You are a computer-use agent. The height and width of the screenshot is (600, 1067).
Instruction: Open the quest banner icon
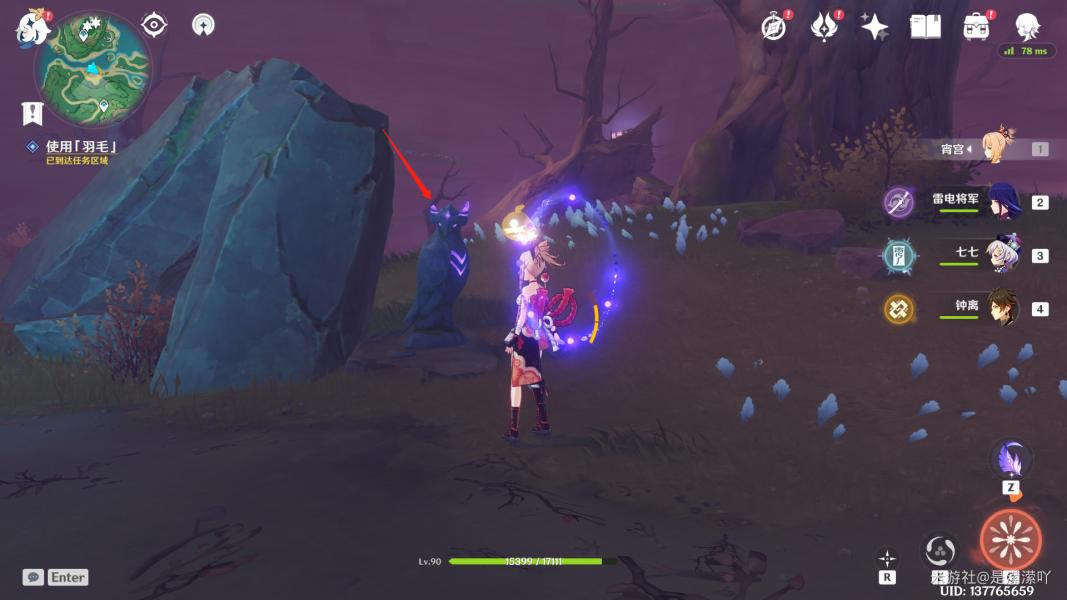[x=32, y=112]
